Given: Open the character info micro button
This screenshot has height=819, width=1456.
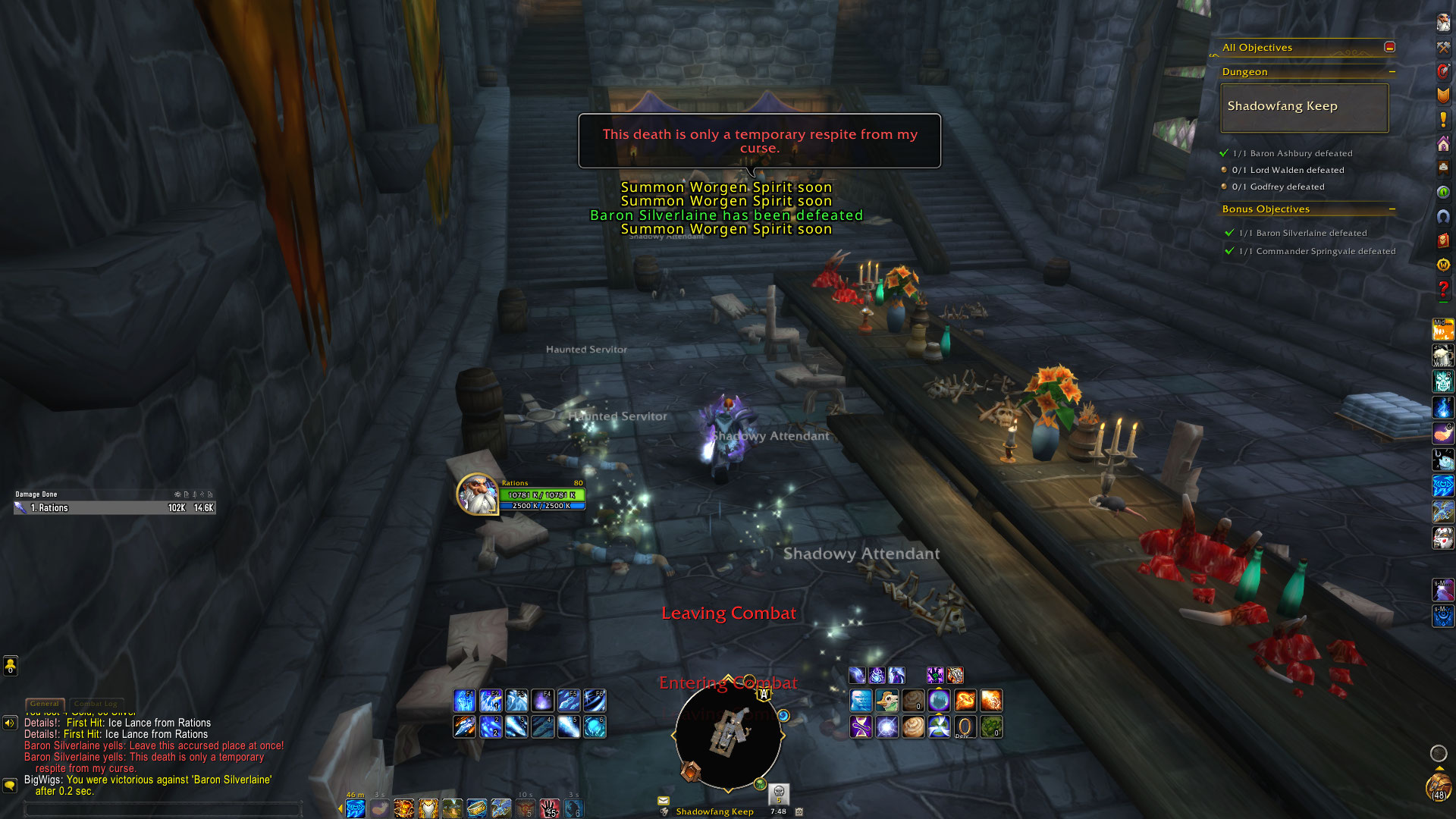Looking at the screenshot, I should 1443,23.
